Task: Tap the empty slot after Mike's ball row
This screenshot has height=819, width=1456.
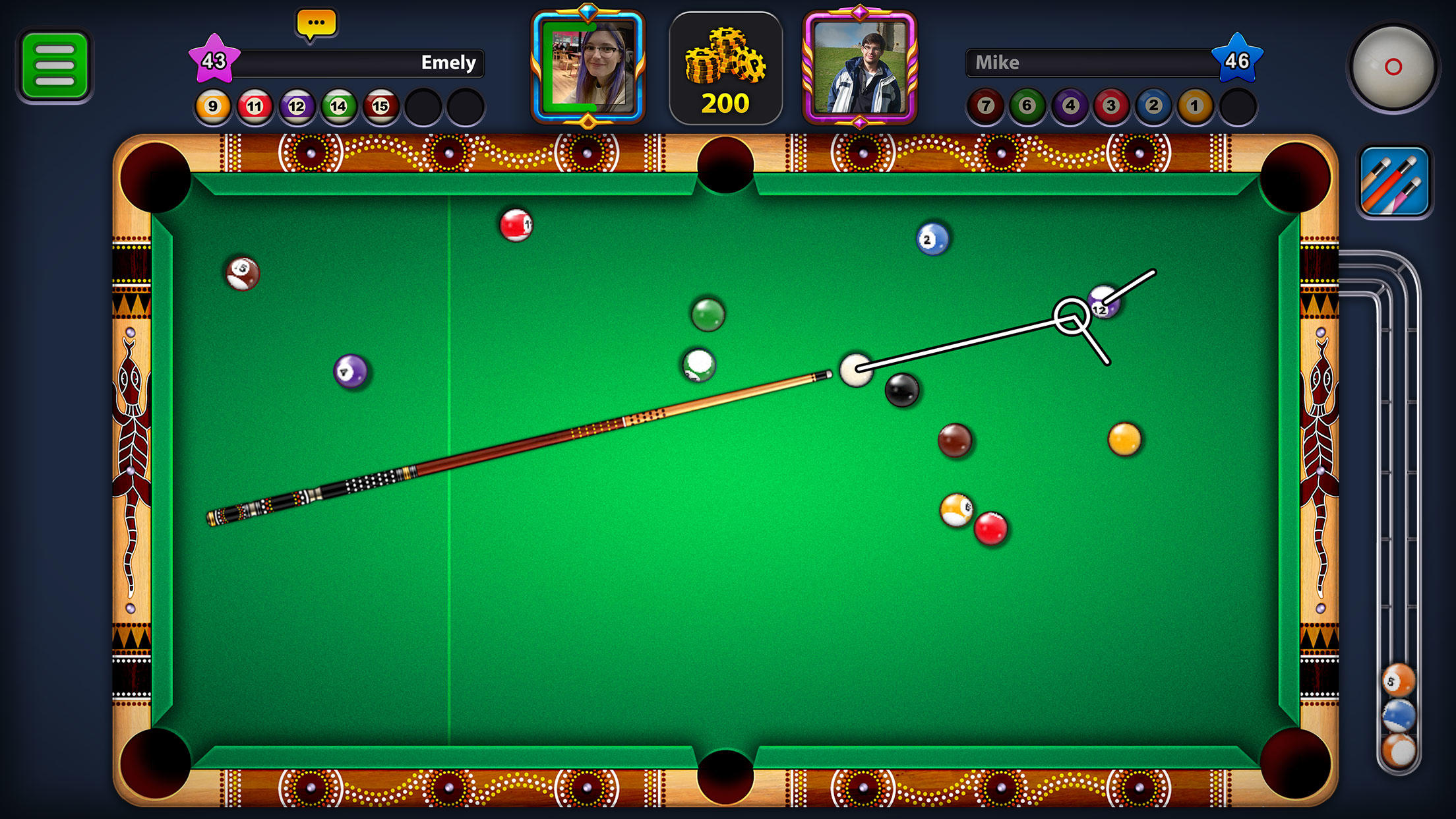Action: (x=1237, y=105)
